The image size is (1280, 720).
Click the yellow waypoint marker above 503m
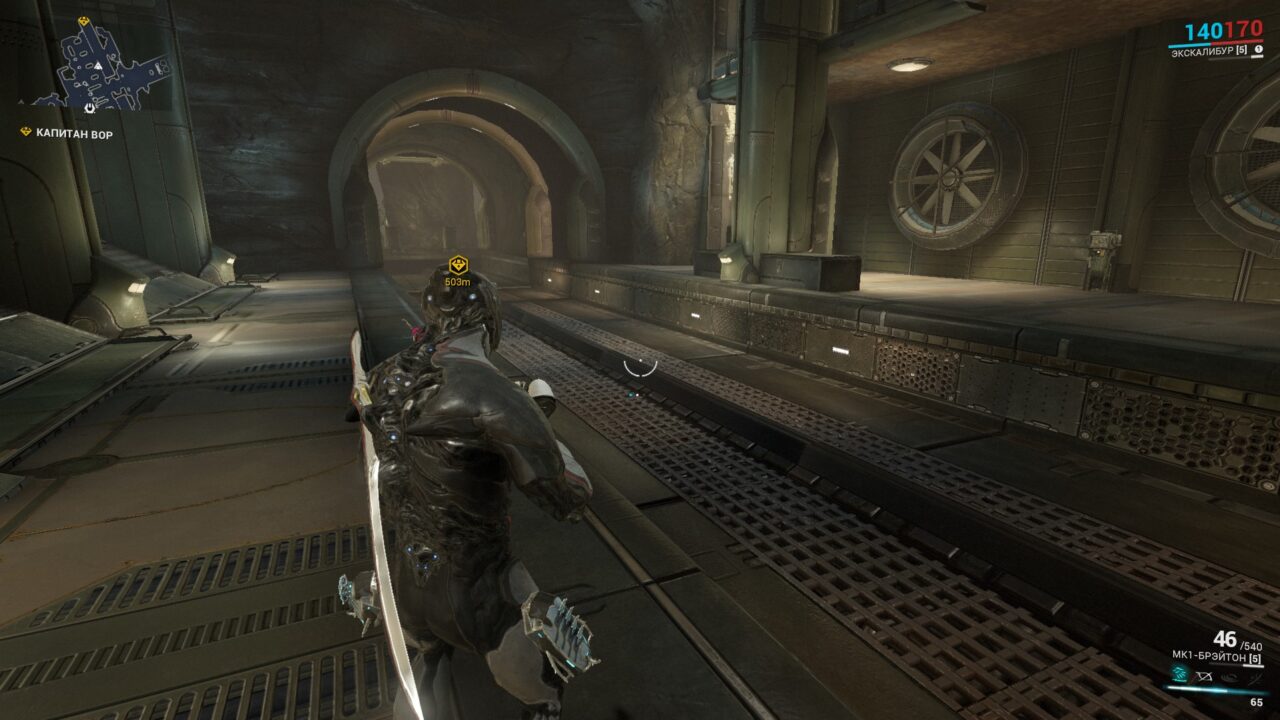456,266
